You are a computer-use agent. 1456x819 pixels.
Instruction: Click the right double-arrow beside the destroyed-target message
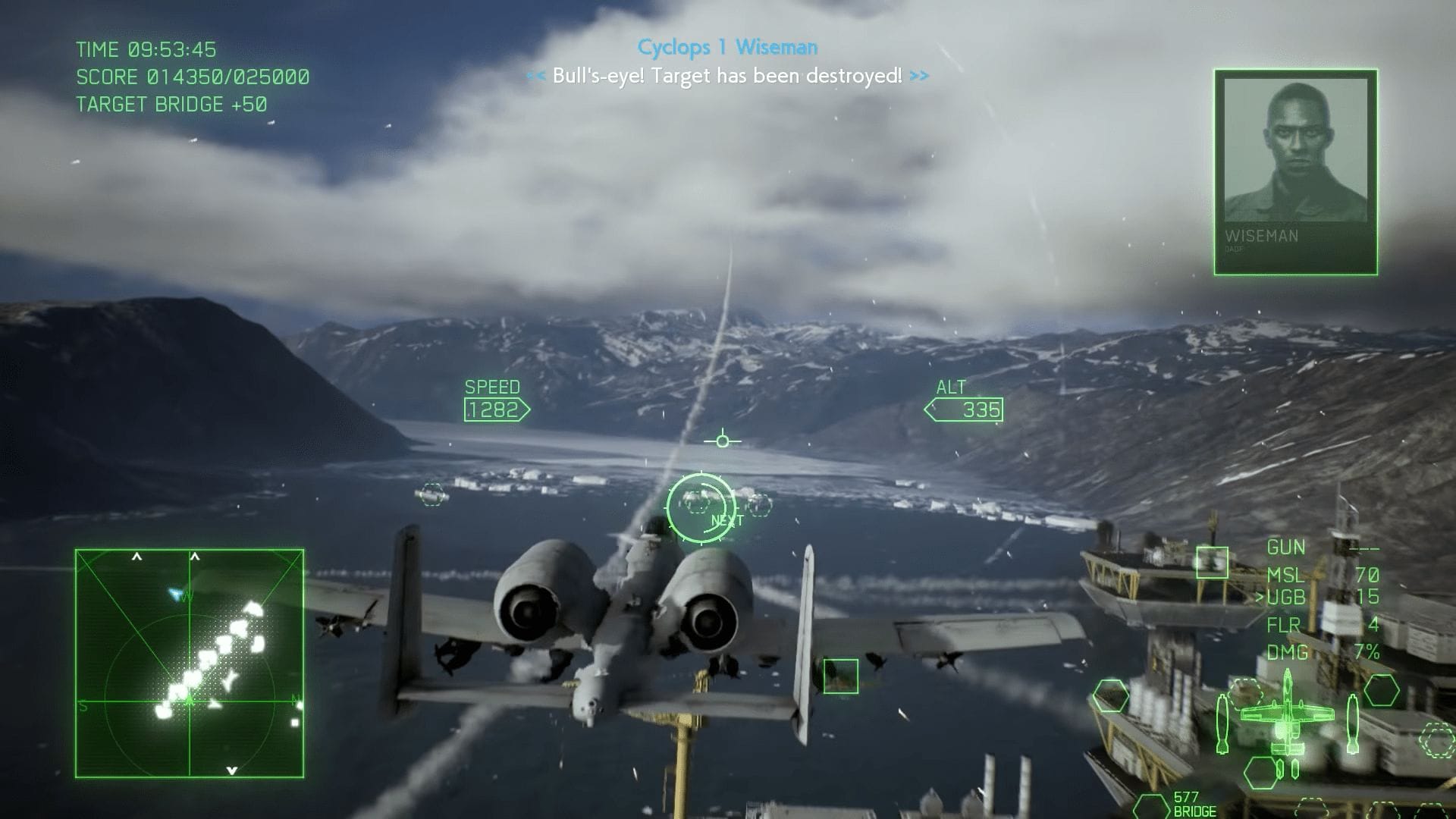920,76
